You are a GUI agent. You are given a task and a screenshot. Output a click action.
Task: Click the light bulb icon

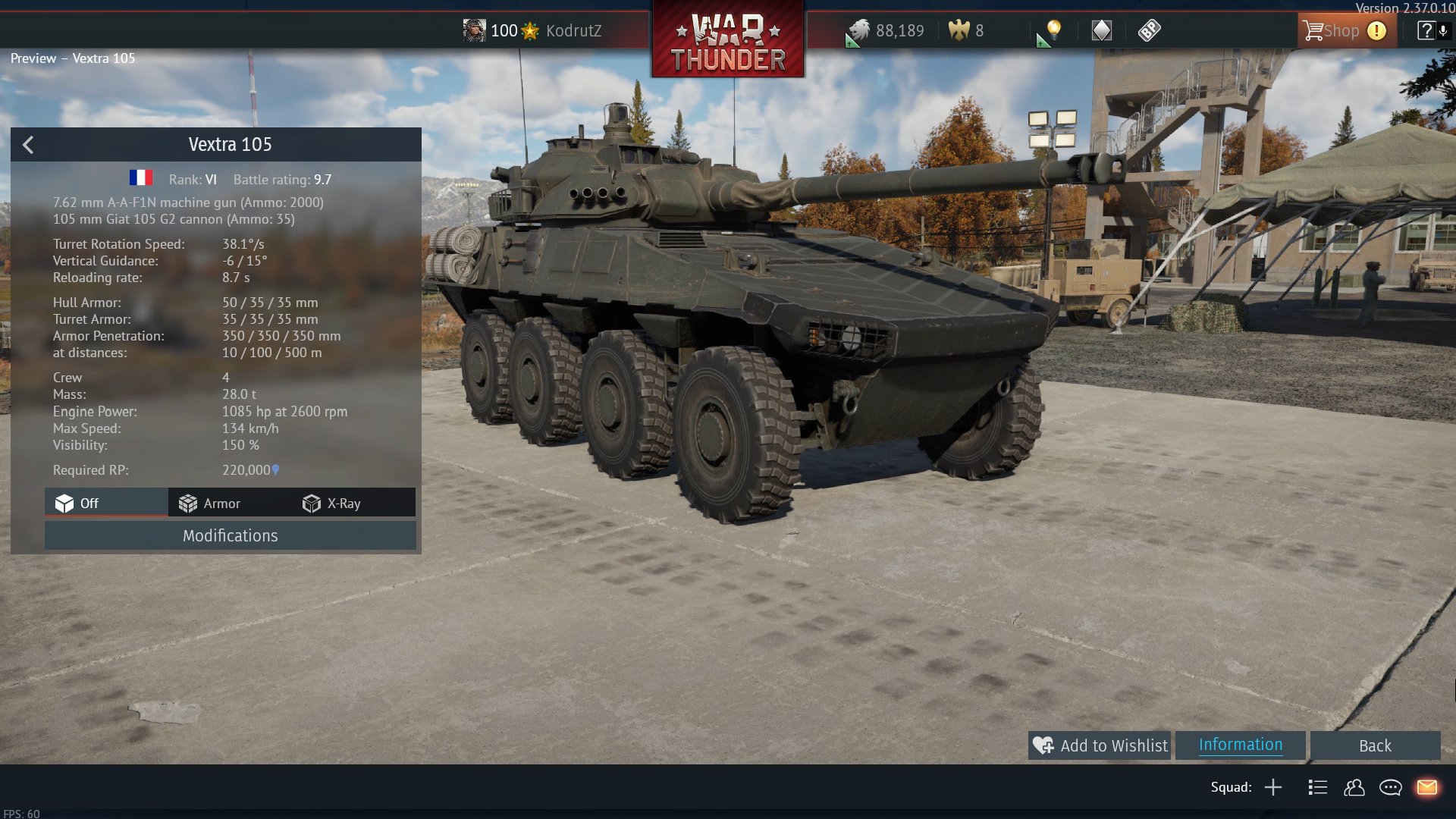point(1053,30)
